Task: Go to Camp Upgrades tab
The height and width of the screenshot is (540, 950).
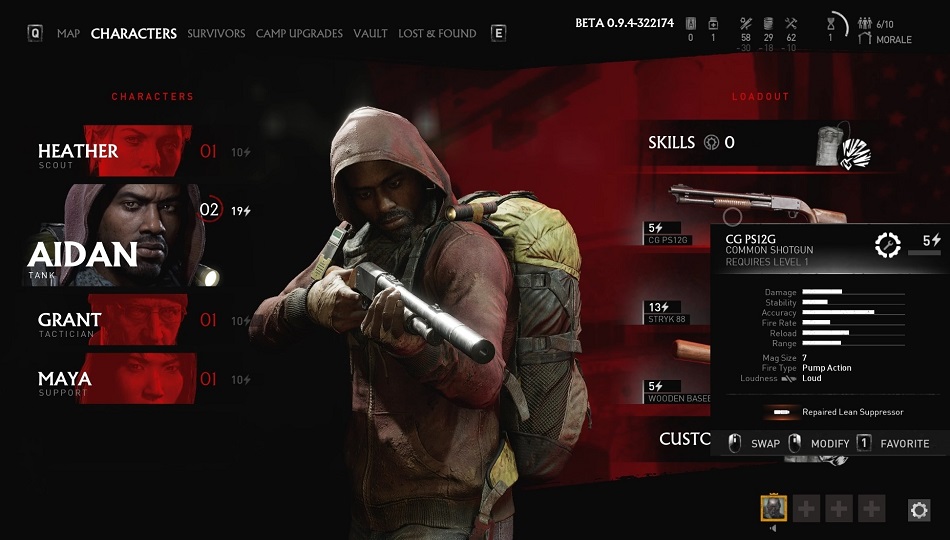Action: 299,33
